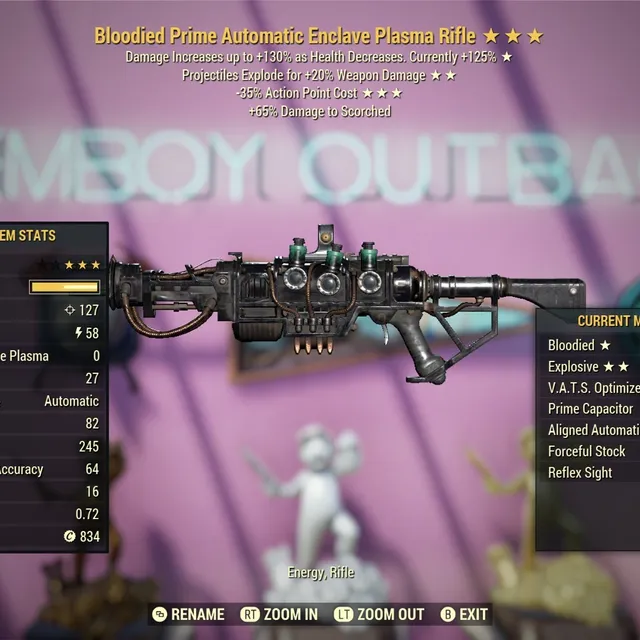The image size is (640, 640).
Task: Select the Rename option
Action: (x=188, y=614)
